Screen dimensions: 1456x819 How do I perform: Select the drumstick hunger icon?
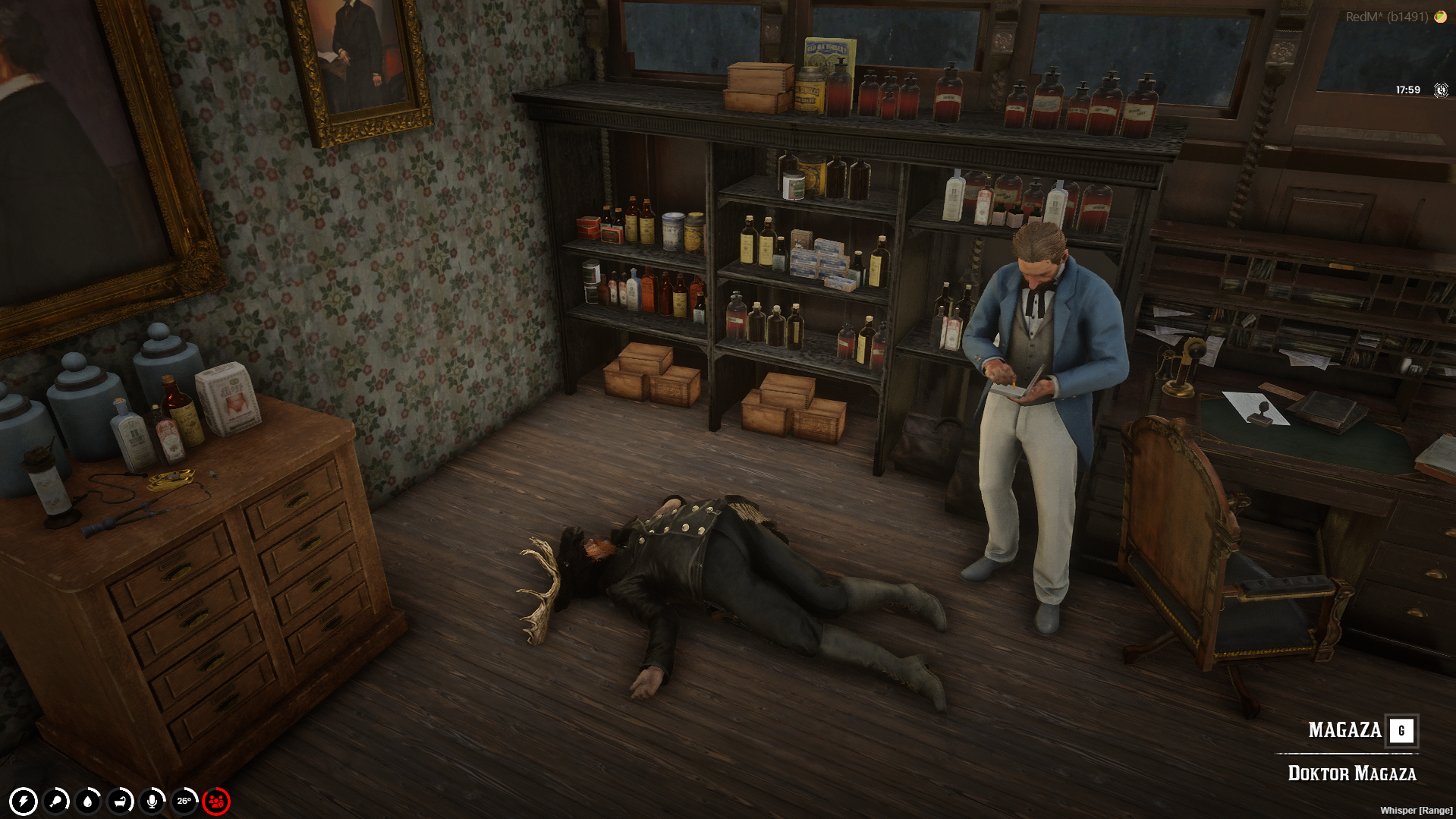[56, 802]
